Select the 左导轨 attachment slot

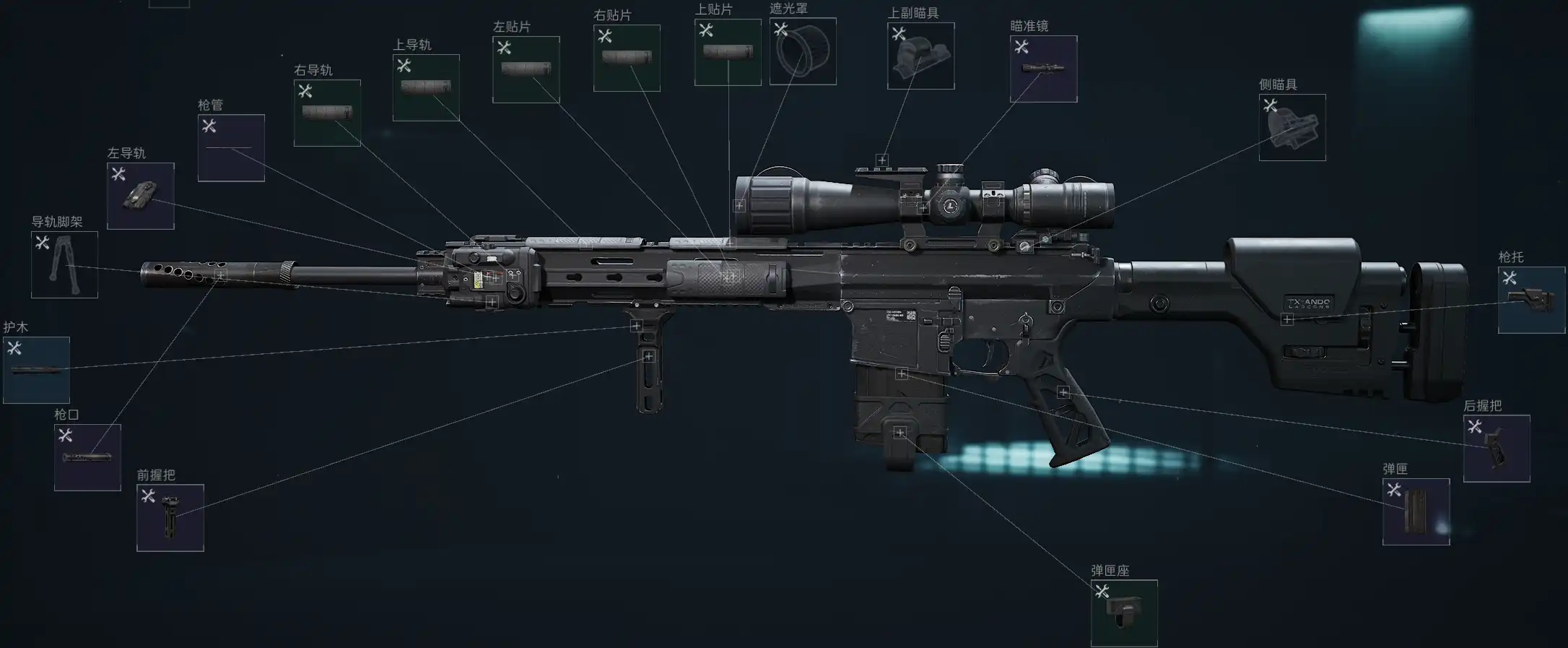(141, 196)
